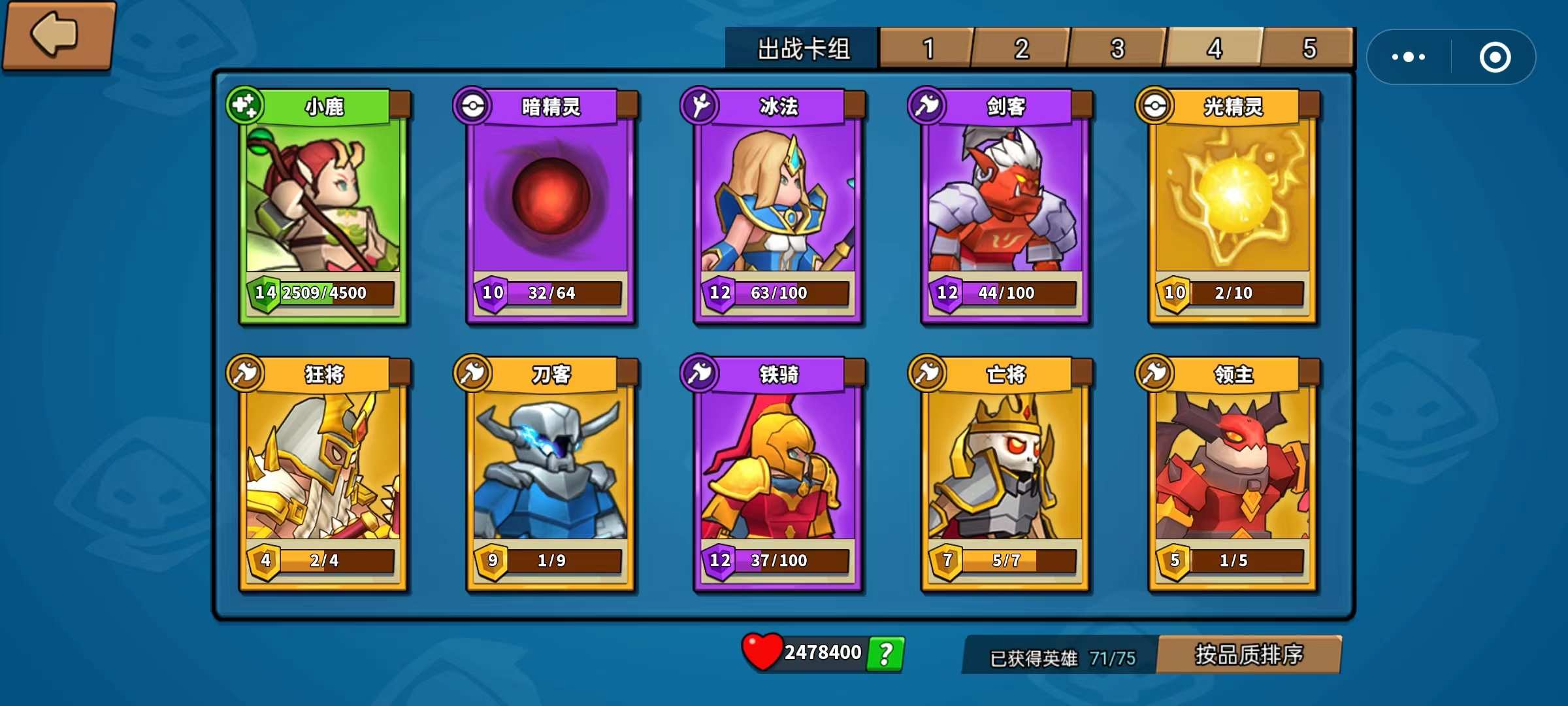
Task: Switch to battle deck 2
Action: click(x=1021, y=48)
